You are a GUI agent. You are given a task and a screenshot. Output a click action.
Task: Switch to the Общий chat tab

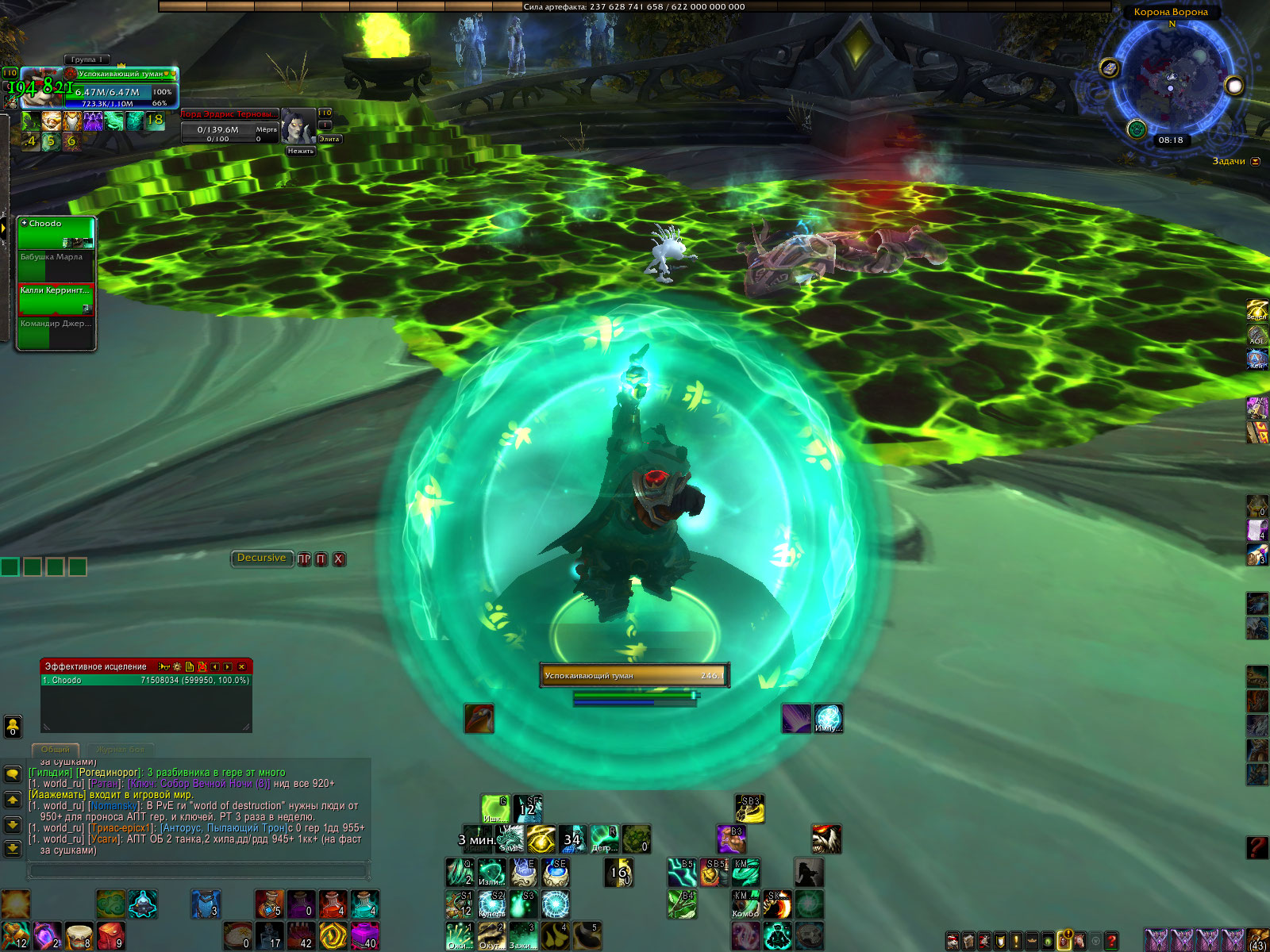[x=55, y=750]
